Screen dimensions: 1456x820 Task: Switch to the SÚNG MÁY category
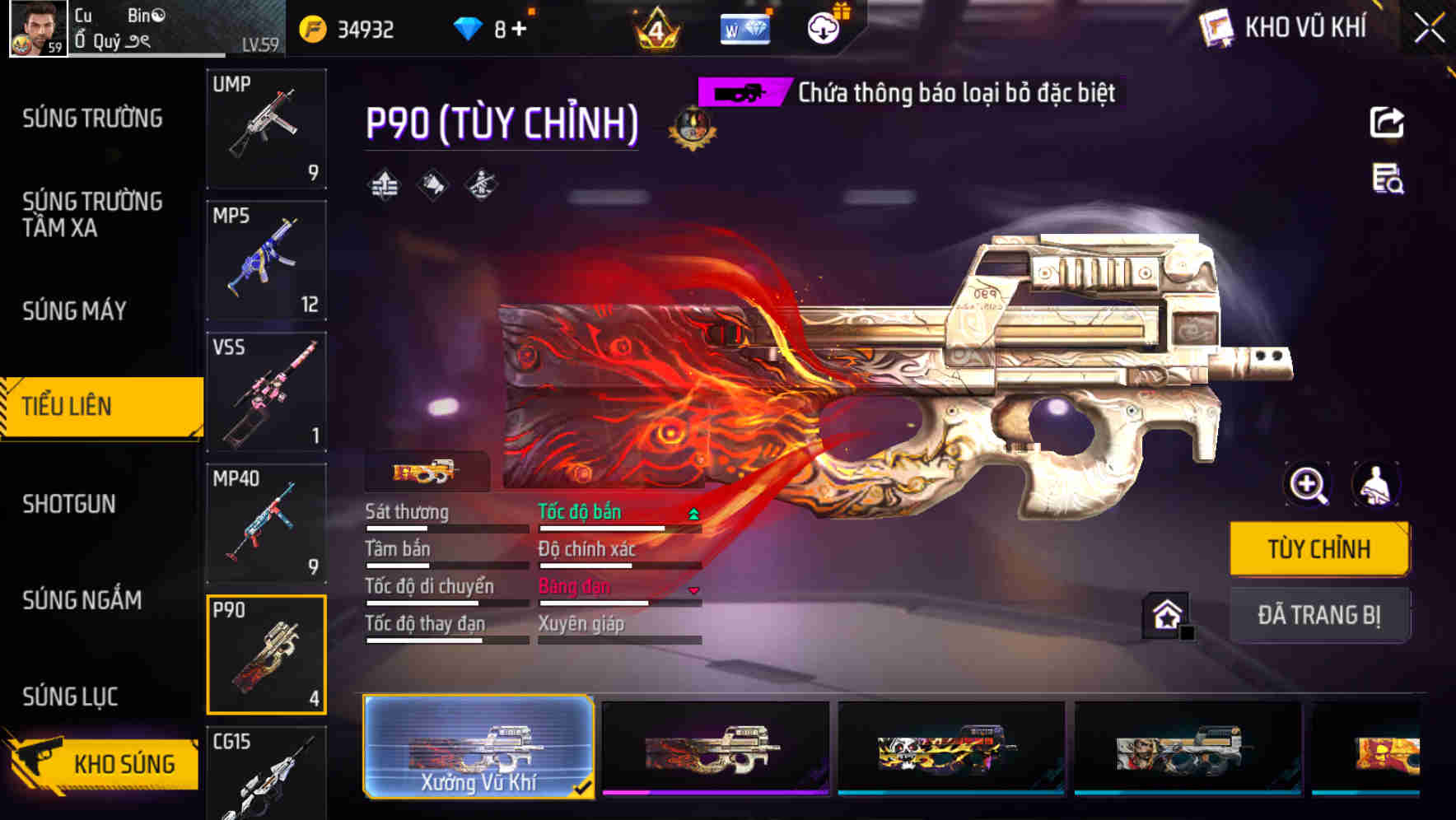pyautogui.click(x=74, y=311)
